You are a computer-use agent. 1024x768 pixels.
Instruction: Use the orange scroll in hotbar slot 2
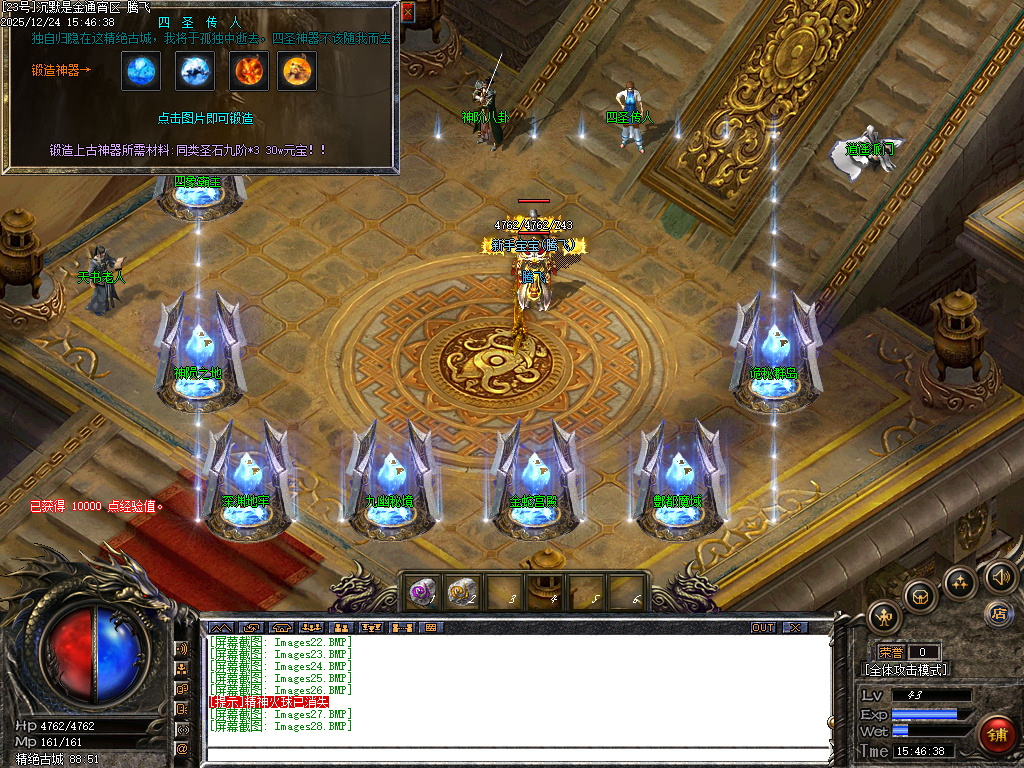coord(461,593)
